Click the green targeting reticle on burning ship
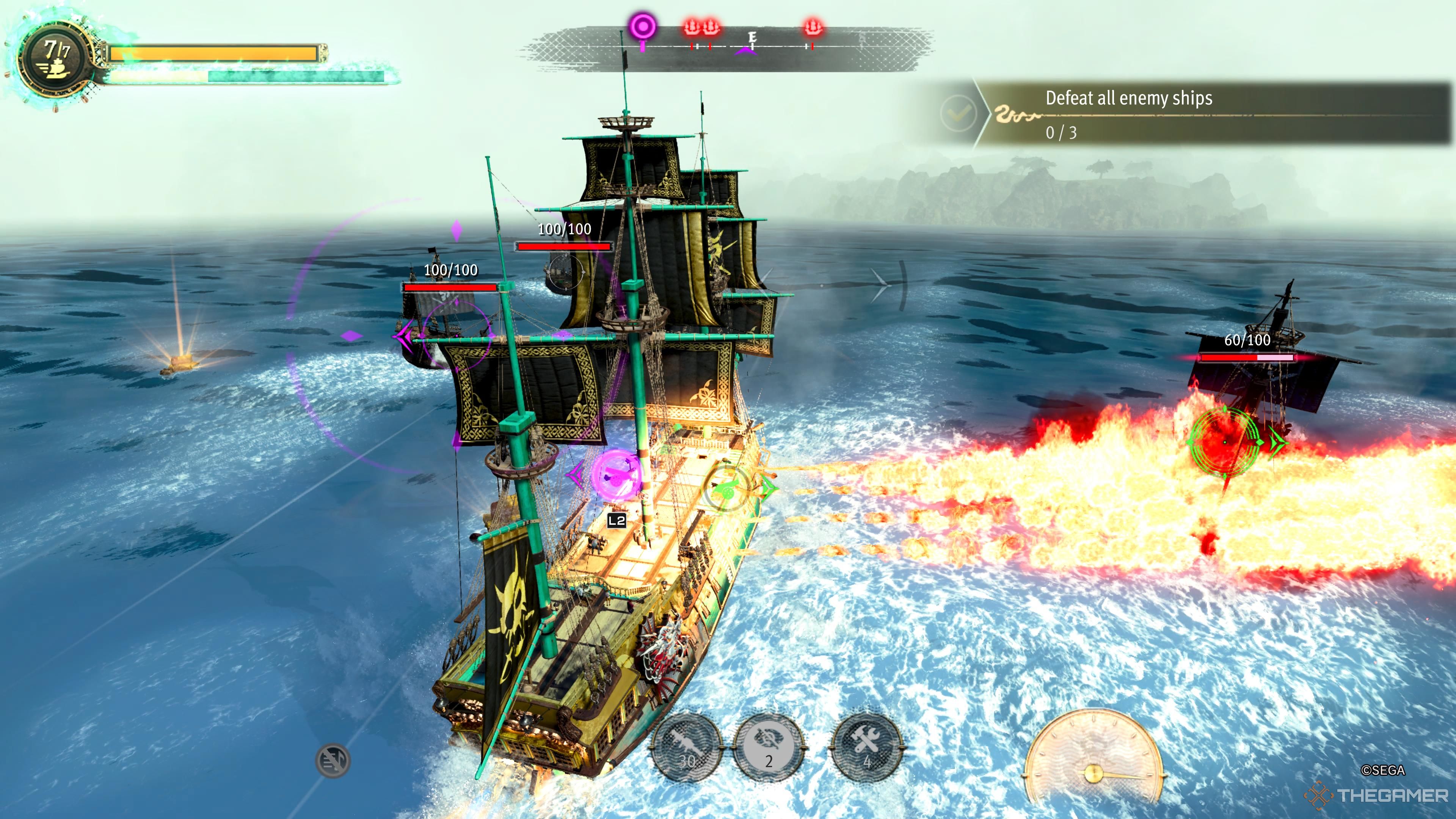Image resolution: width=1456 pixels, height=819 pixels. click(1224, 441)
